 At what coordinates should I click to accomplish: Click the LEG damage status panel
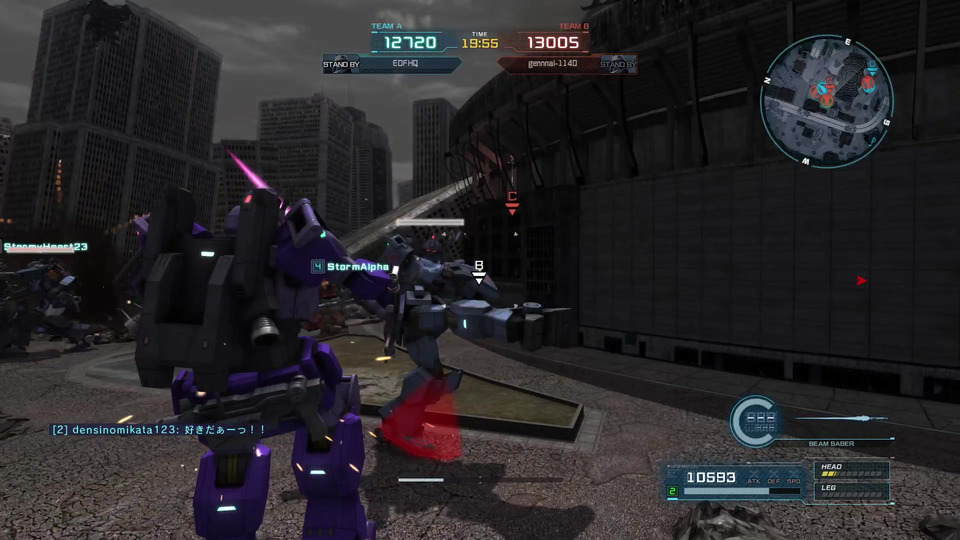click(x=852, y=491)
